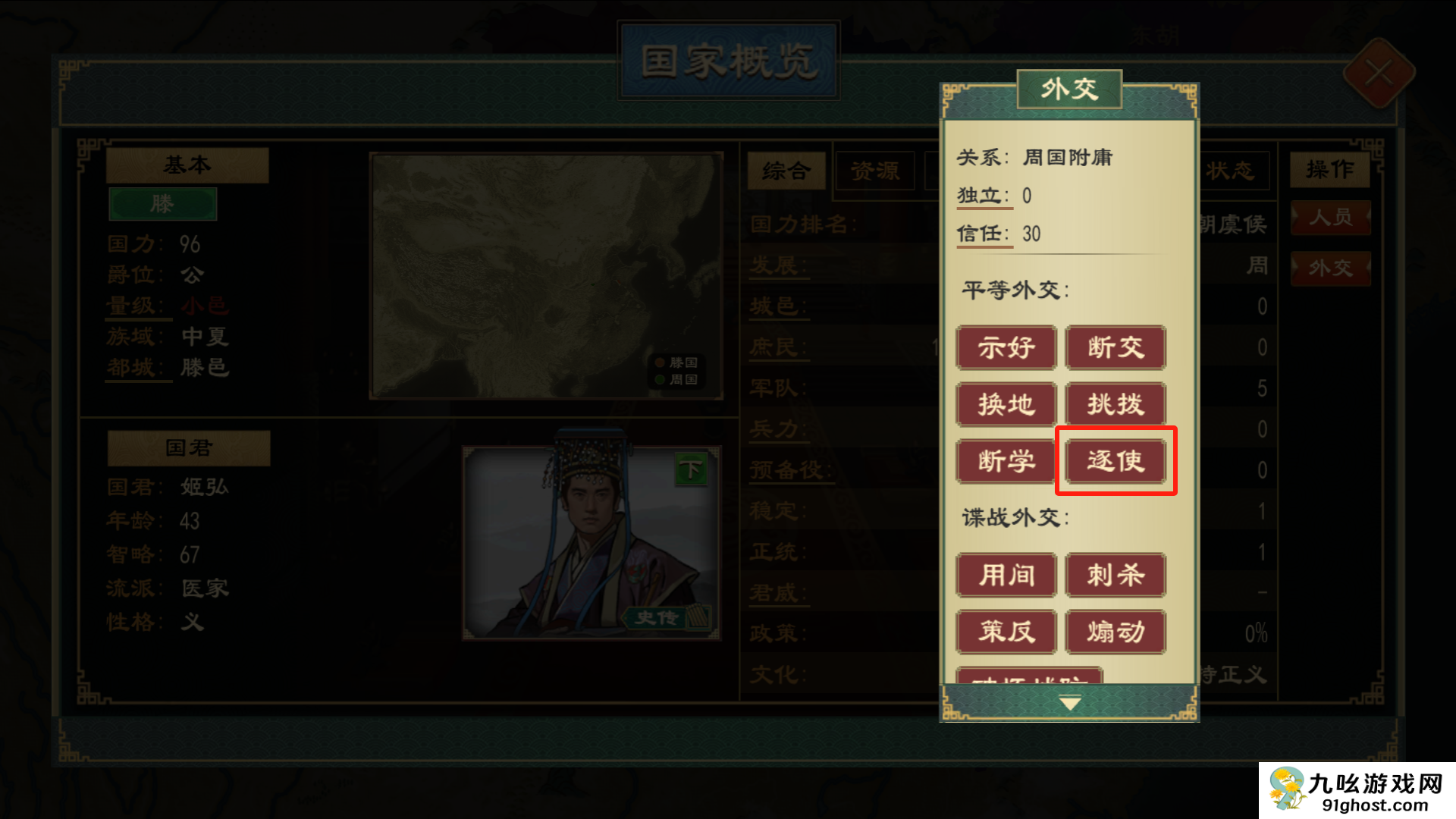The width and height of the screenshot is (1456, 819).
Task: Close the overview via red diamond button
Action: pyautogui.click(x=1379, y=74)
